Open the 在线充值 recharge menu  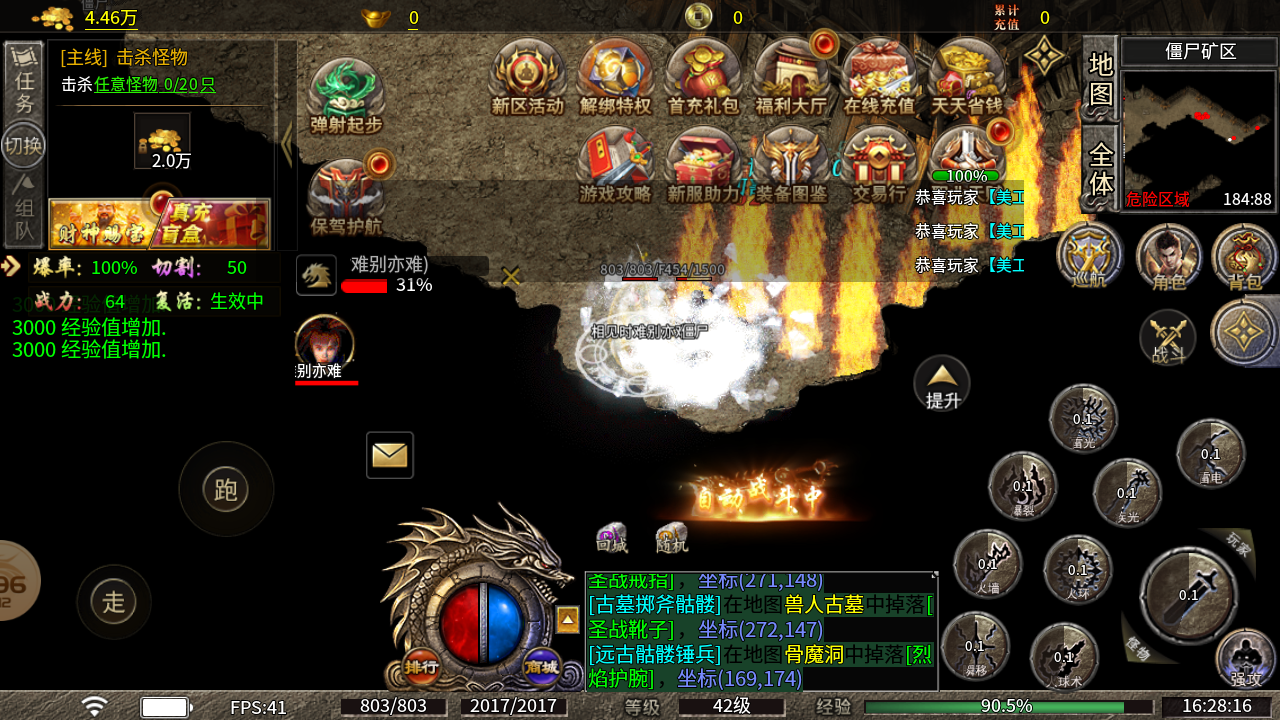[879, 76]
